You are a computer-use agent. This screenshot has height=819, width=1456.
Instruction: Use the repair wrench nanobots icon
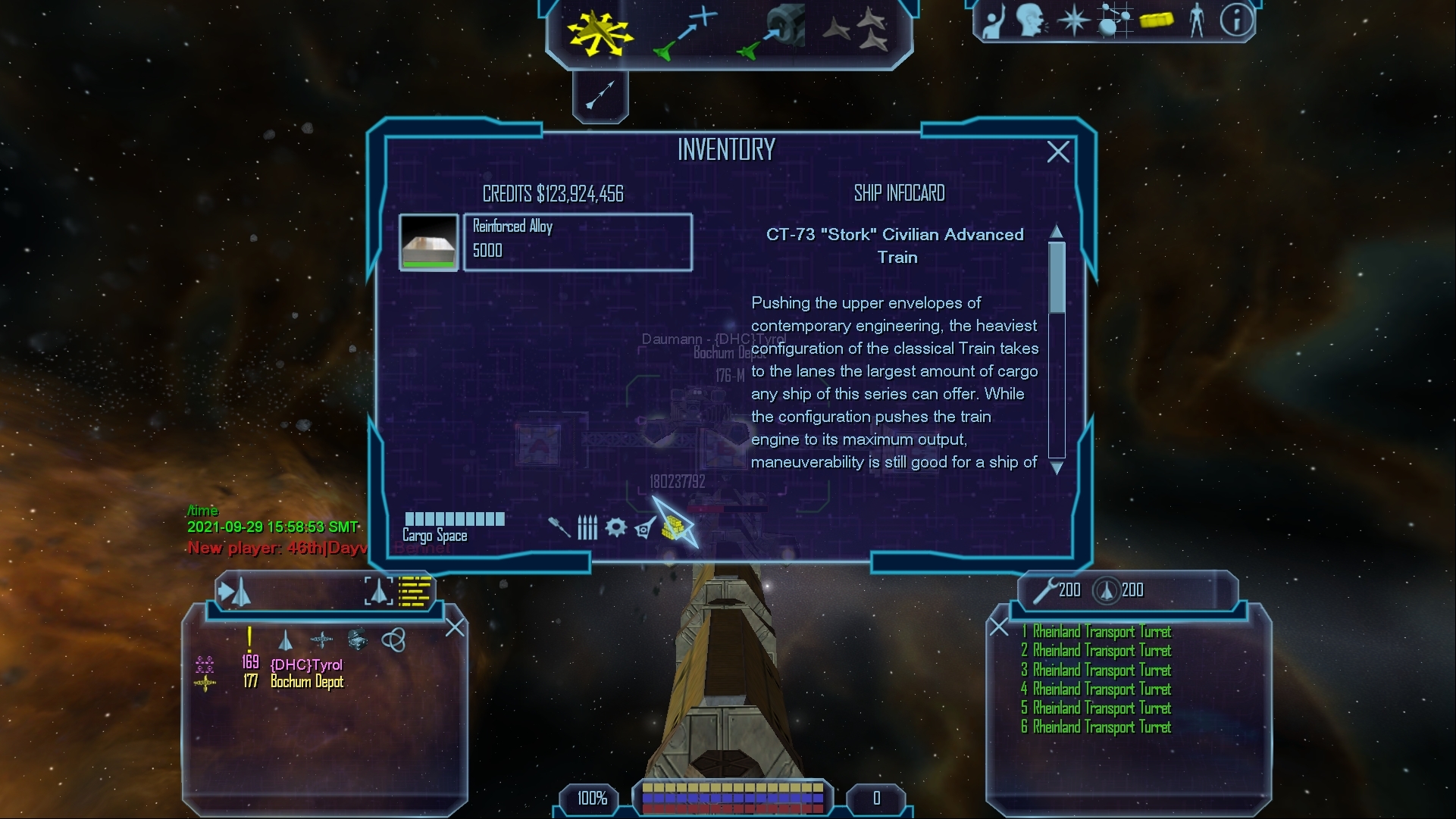[1046, 589]
